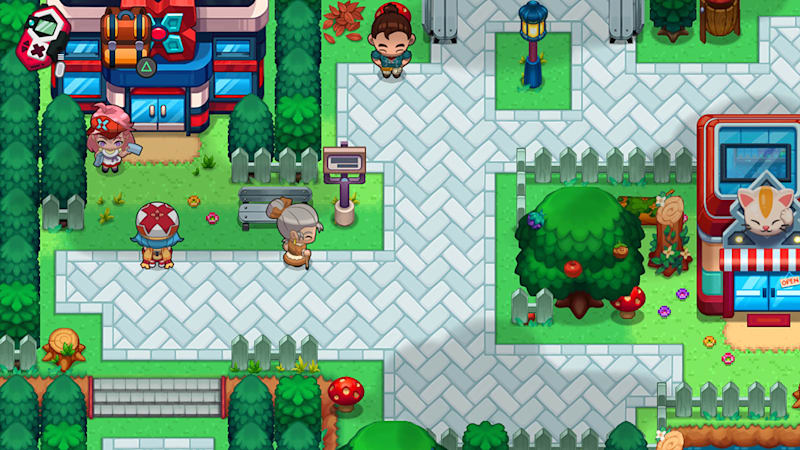800x450 pixels.
Task: Open the orange backpack inventory
Action: click(126, 38)
